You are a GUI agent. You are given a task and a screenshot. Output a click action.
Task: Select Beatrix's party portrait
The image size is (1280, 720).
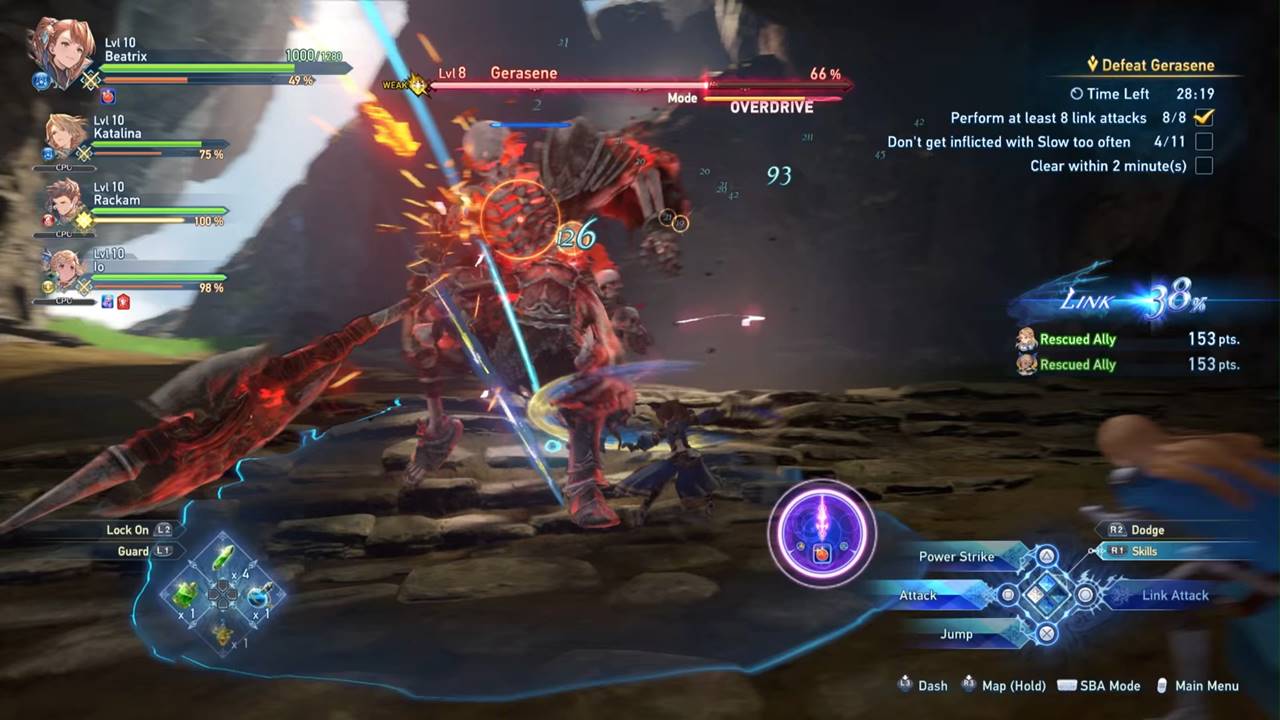pos(60,55)
